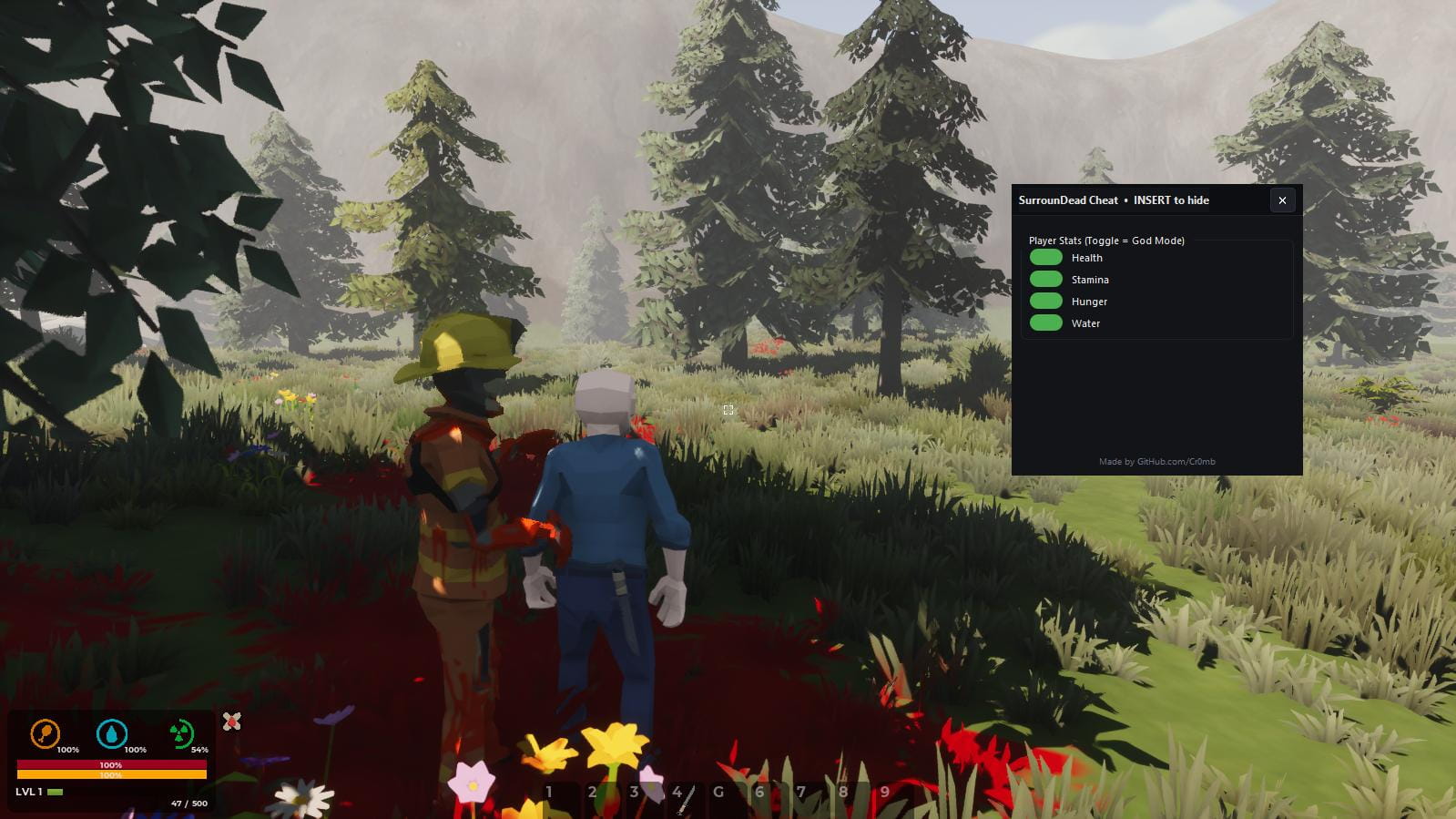Toggle the Health god mode switch
The image size is (1456, 819).
(1045, 258)
